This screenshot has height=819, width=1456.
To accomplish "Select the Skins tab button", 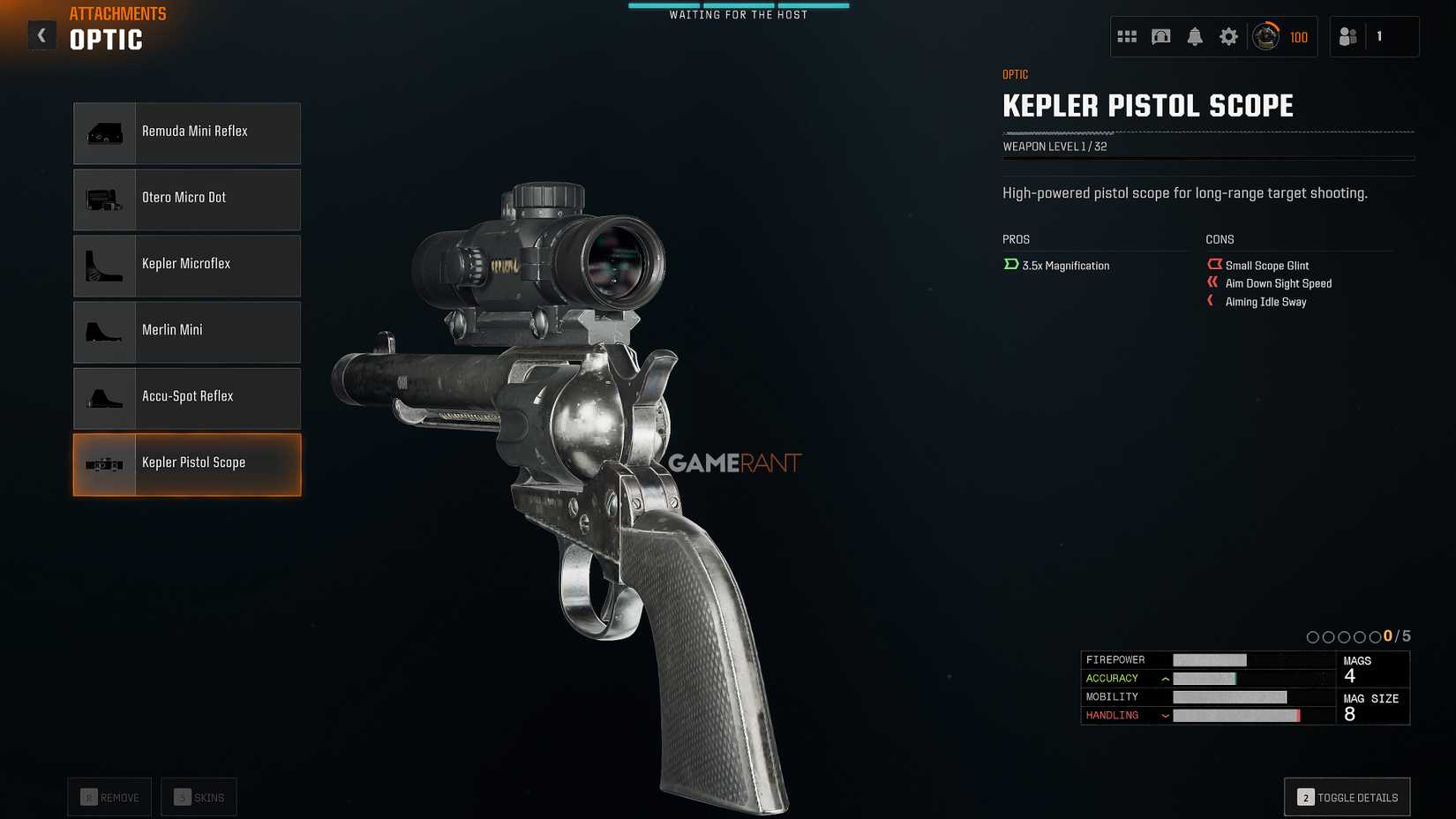I will 199,796.
